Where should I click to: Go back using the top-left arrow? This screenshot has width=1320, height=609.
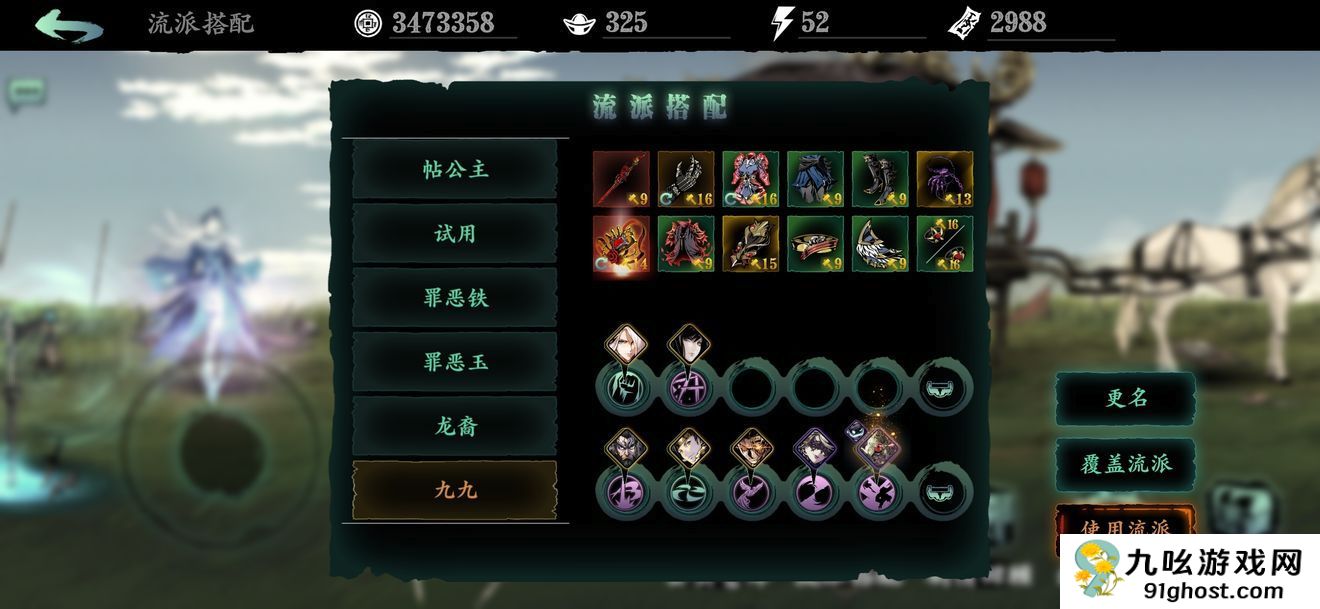pyautogui.click(x=68, y=24)
